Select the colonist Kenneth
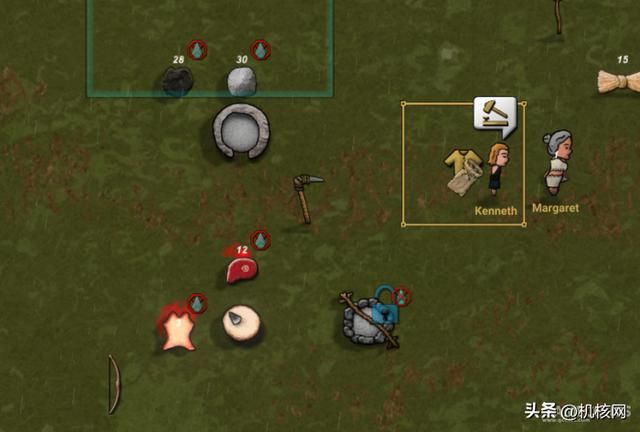The height and width of the screenshot is (432, 640). click(x=498, y=168)
